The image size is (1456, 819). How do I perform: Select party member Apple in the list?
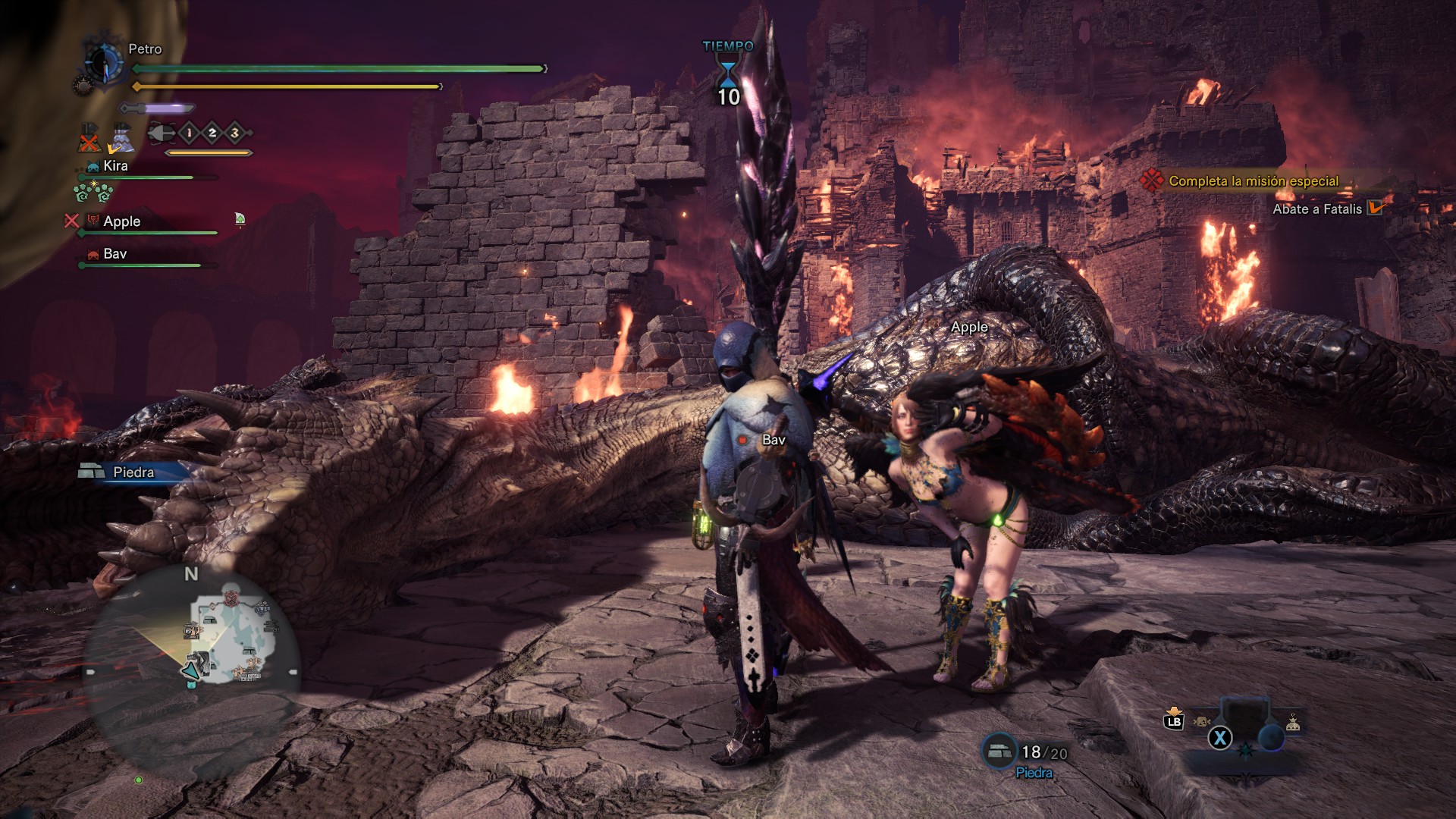pyautogui.click(x=121, y=221)
